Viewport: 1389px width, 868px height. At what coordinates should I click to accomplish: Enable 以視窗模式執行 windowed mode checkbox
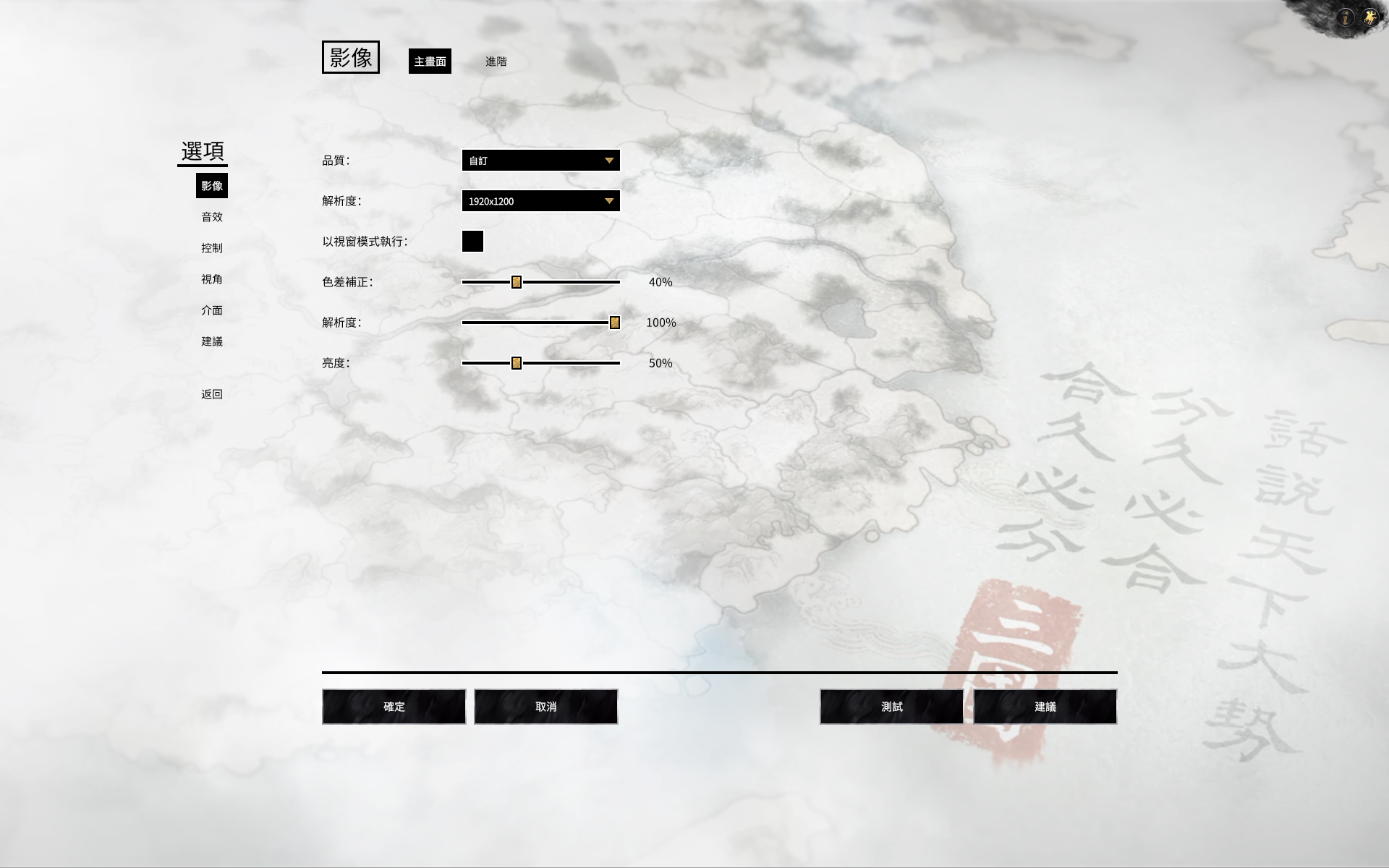click(x=474, y=242)
